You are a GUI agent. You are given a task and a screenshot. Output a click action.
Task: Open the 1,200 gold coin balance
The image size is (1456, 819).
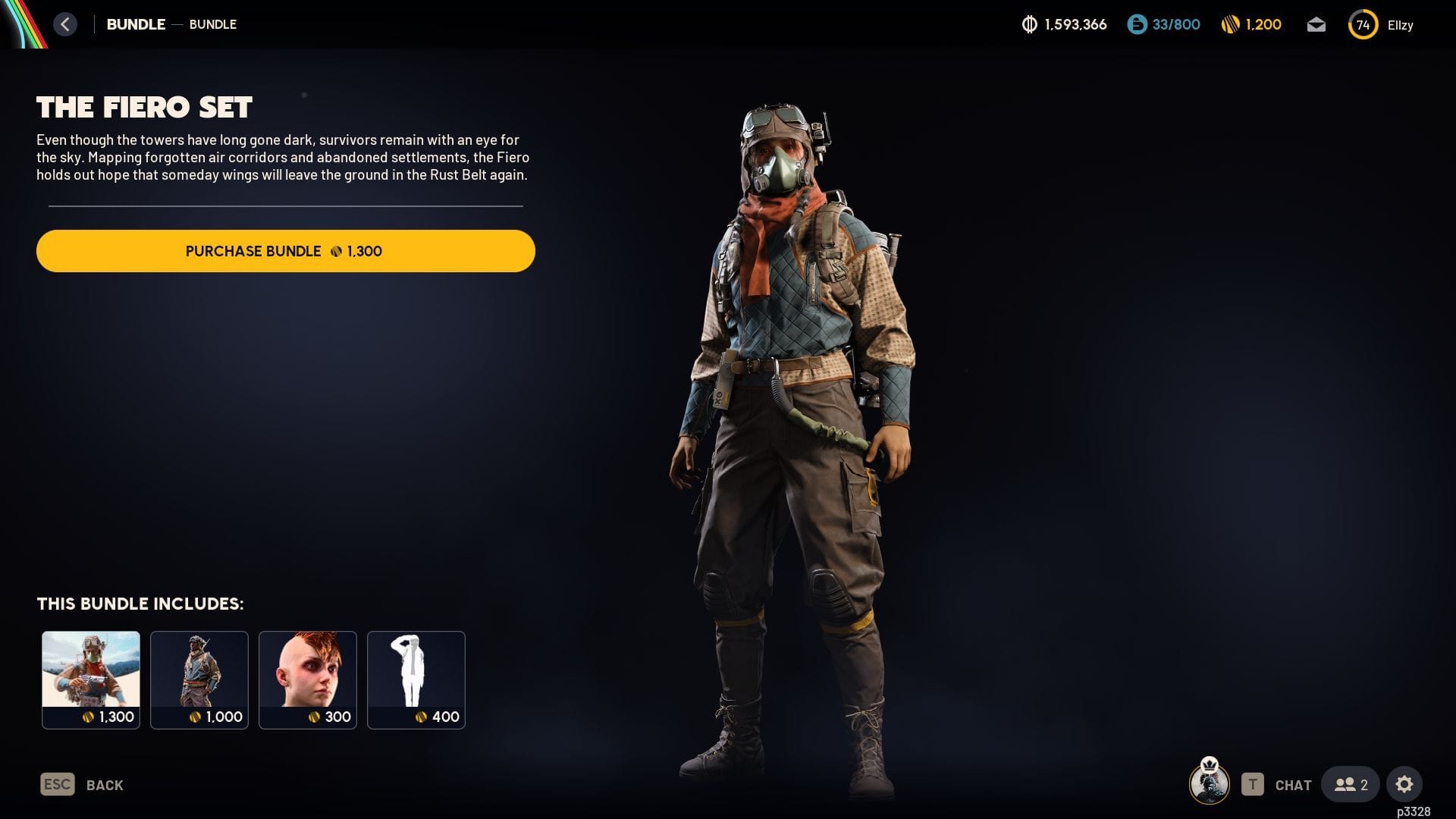(1252, 25)
